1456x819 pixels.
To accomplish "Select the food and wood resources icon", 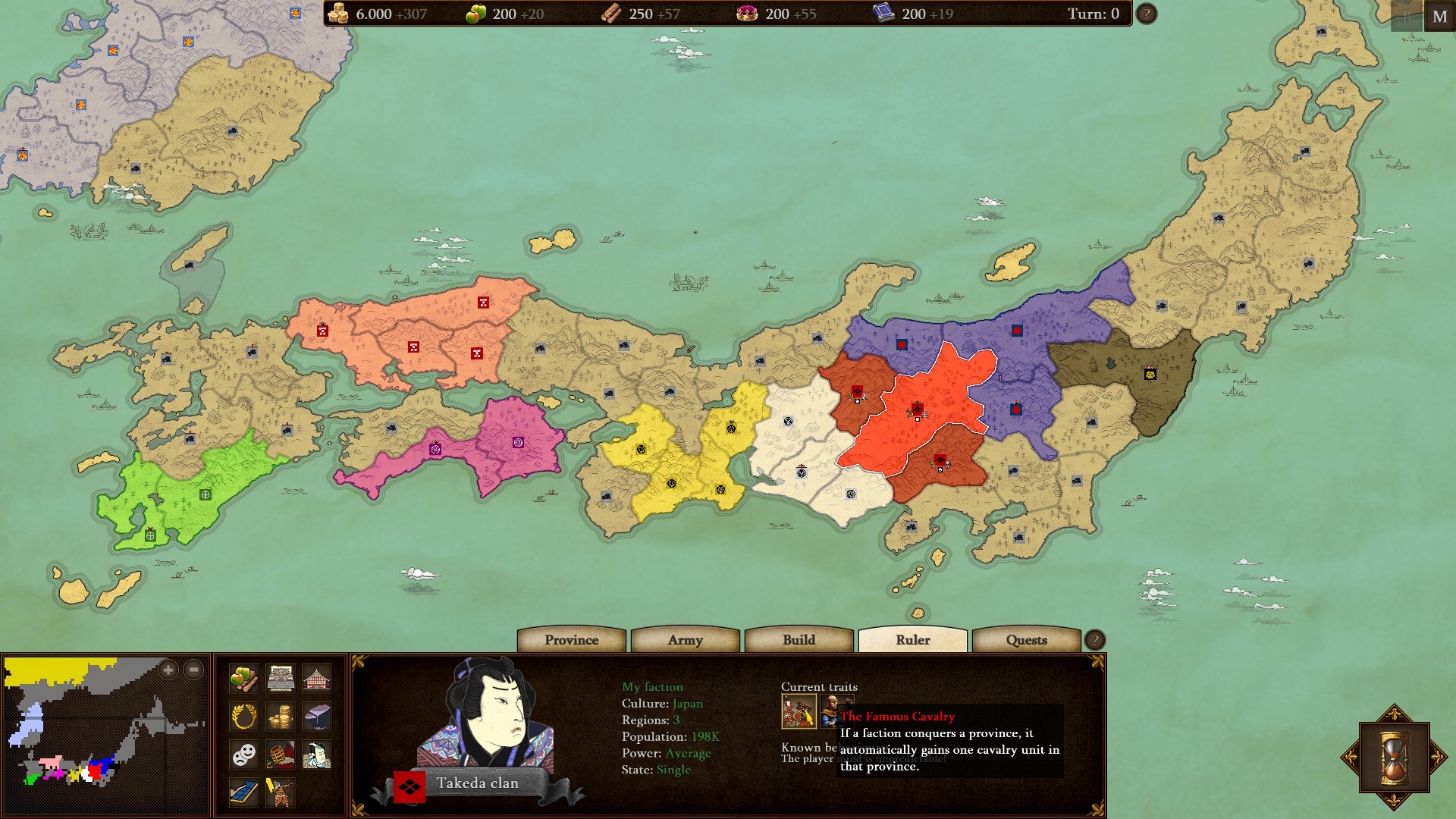I will click(x=244, y=678).
